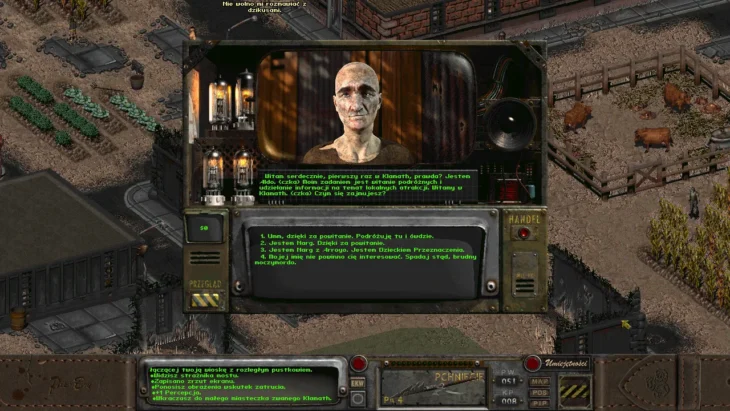Open the POS character sheet button
The height and width of the screenshot is (411, 730).
tap(540, 391)
